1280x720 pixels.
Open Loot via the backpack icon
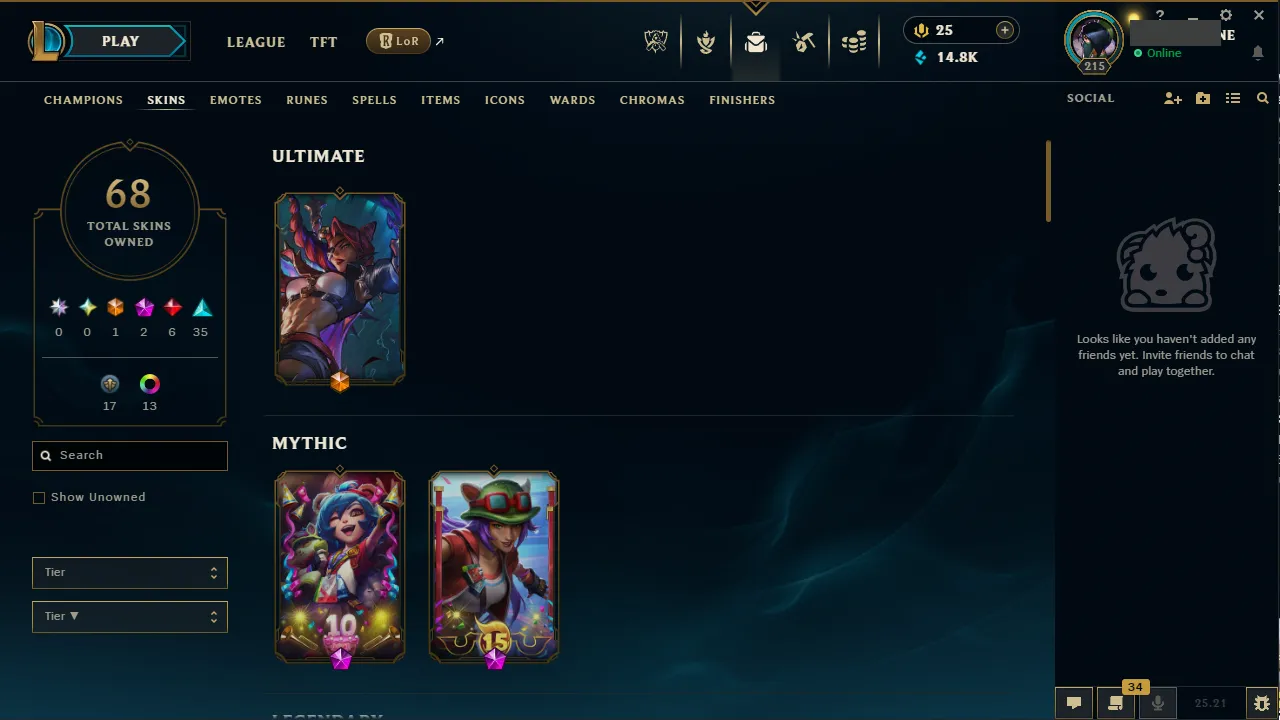(756, 41)
